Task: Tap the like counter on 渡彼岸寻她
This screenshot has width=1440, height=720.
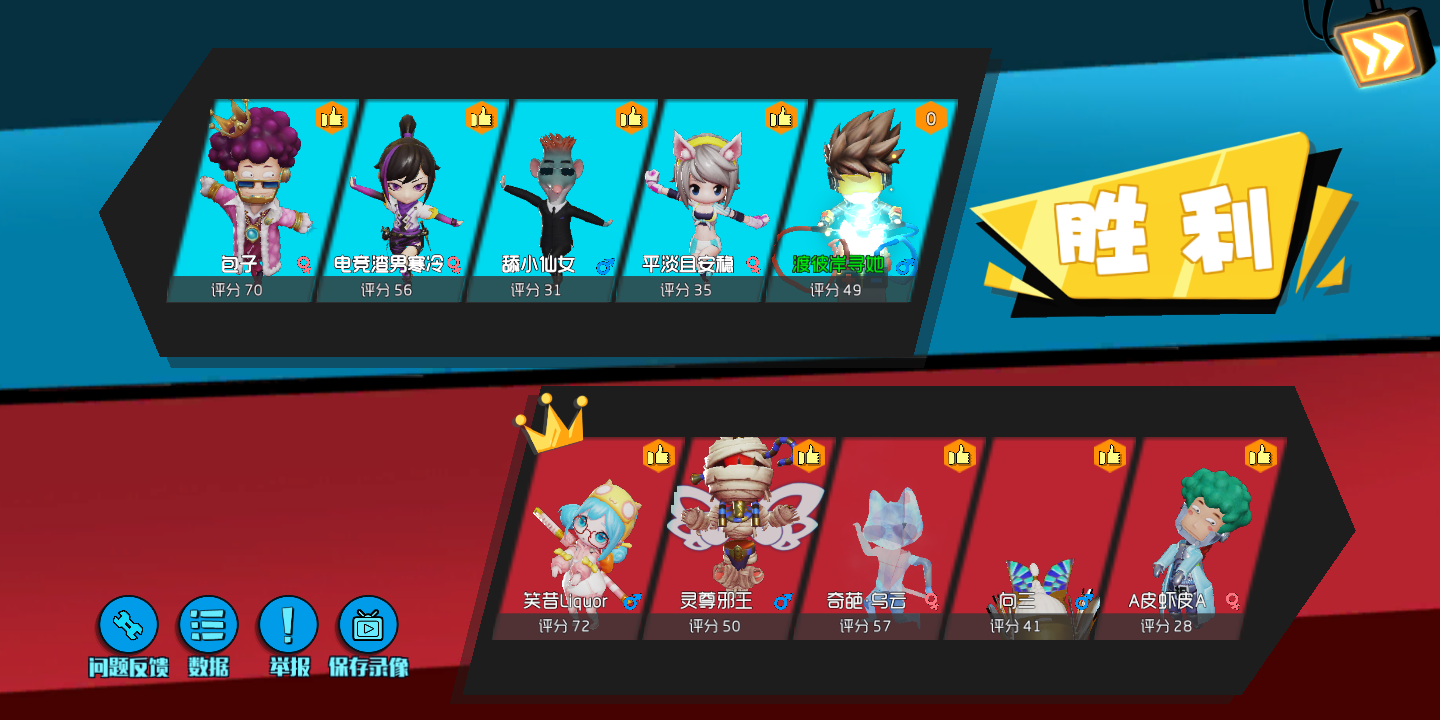Action: (x=929, y=117)
